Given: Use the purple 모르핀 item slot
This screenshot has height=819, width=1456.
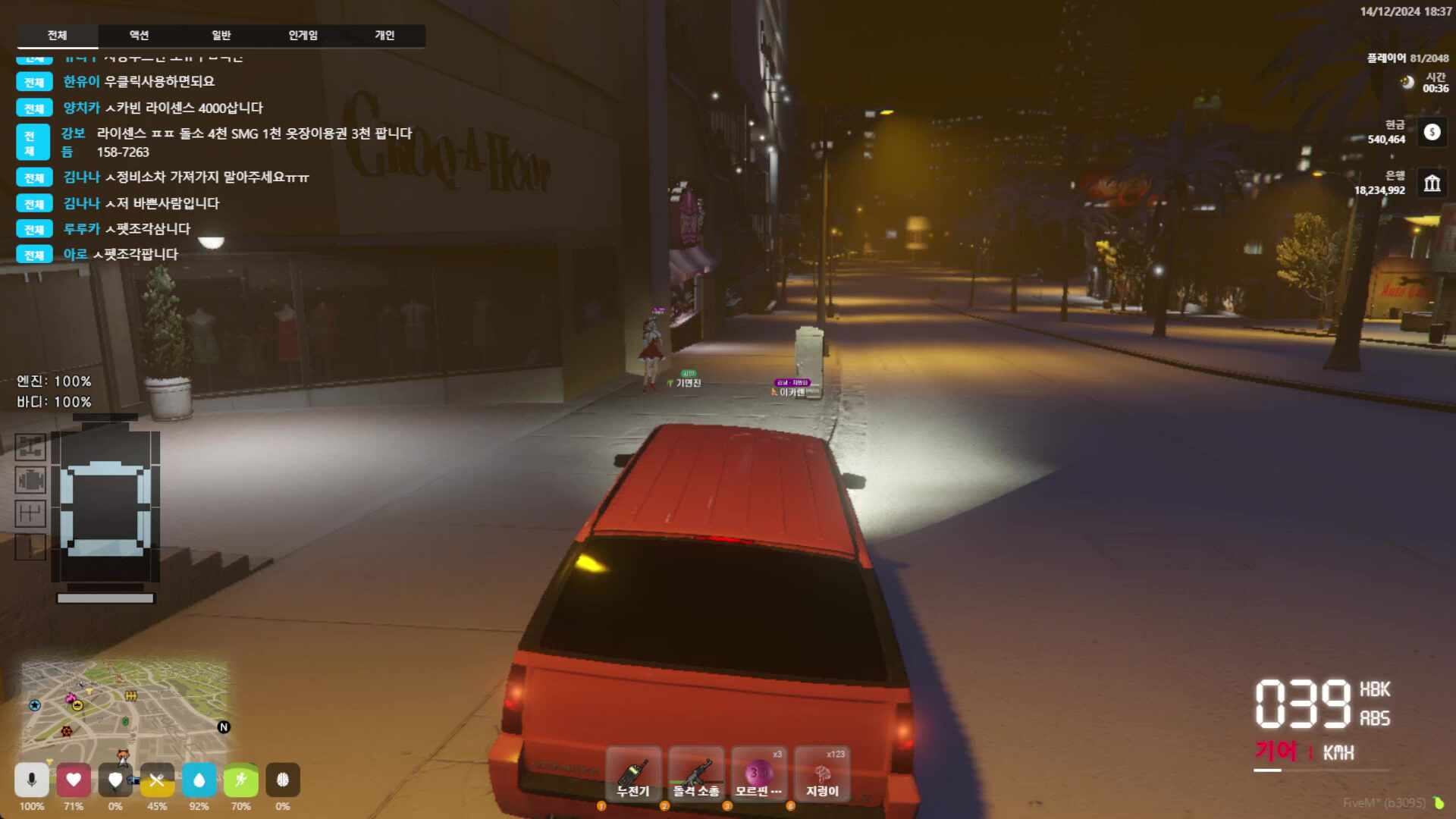Looking at the screenshot, I should click(x=758, y=775).
